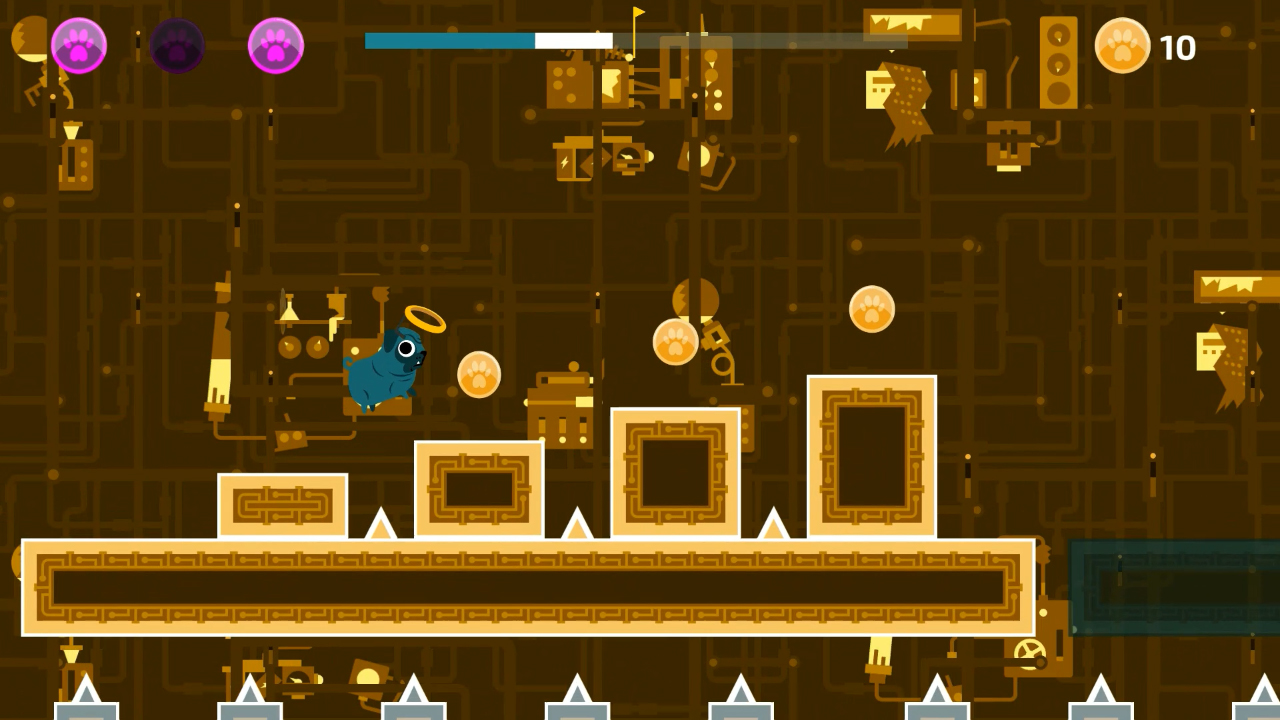
Task: Click the first pink paw life icon
Action: 79,45
